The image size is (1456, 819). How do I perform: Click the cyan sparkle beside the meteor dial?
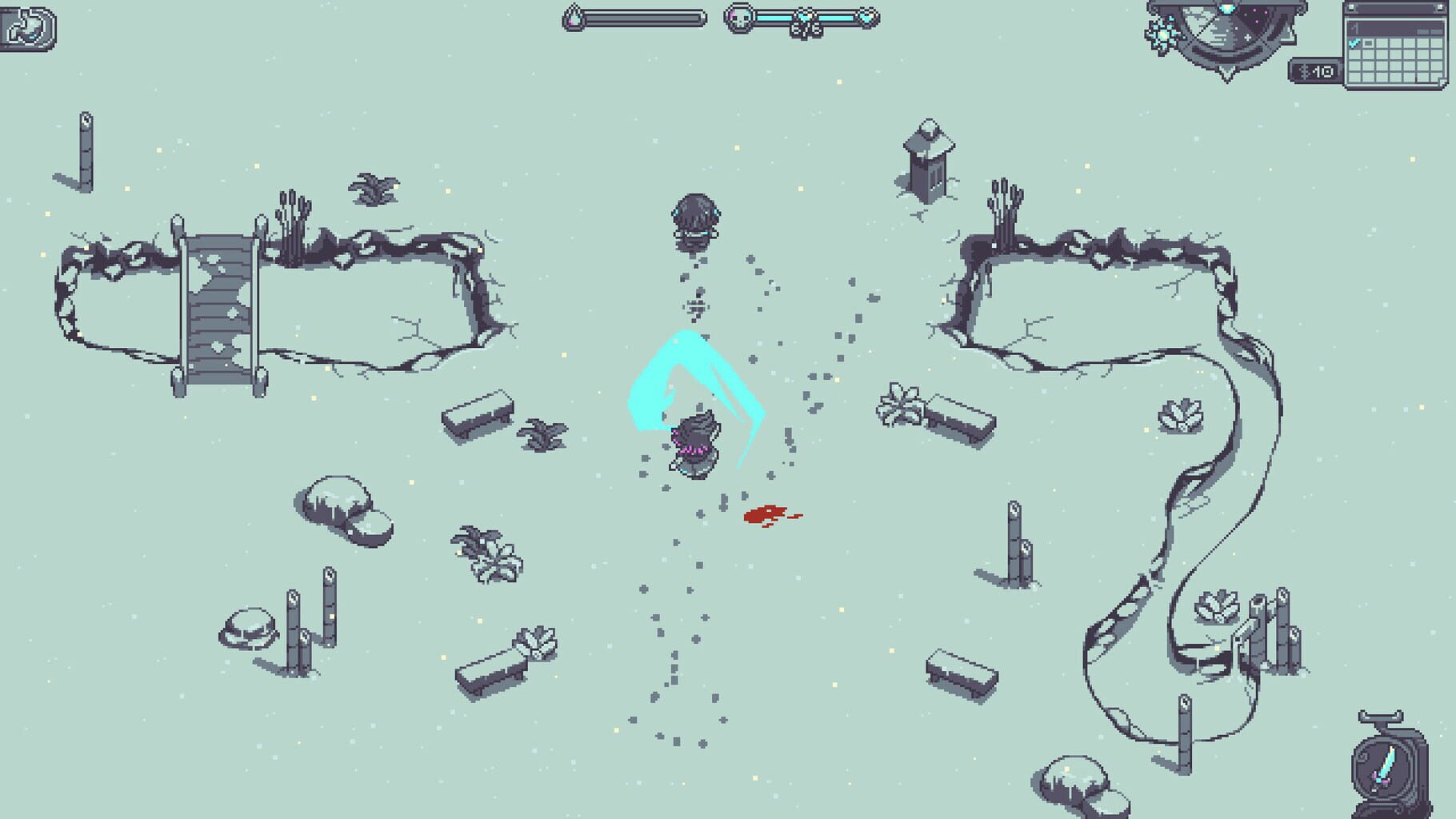click(1164, 35)
